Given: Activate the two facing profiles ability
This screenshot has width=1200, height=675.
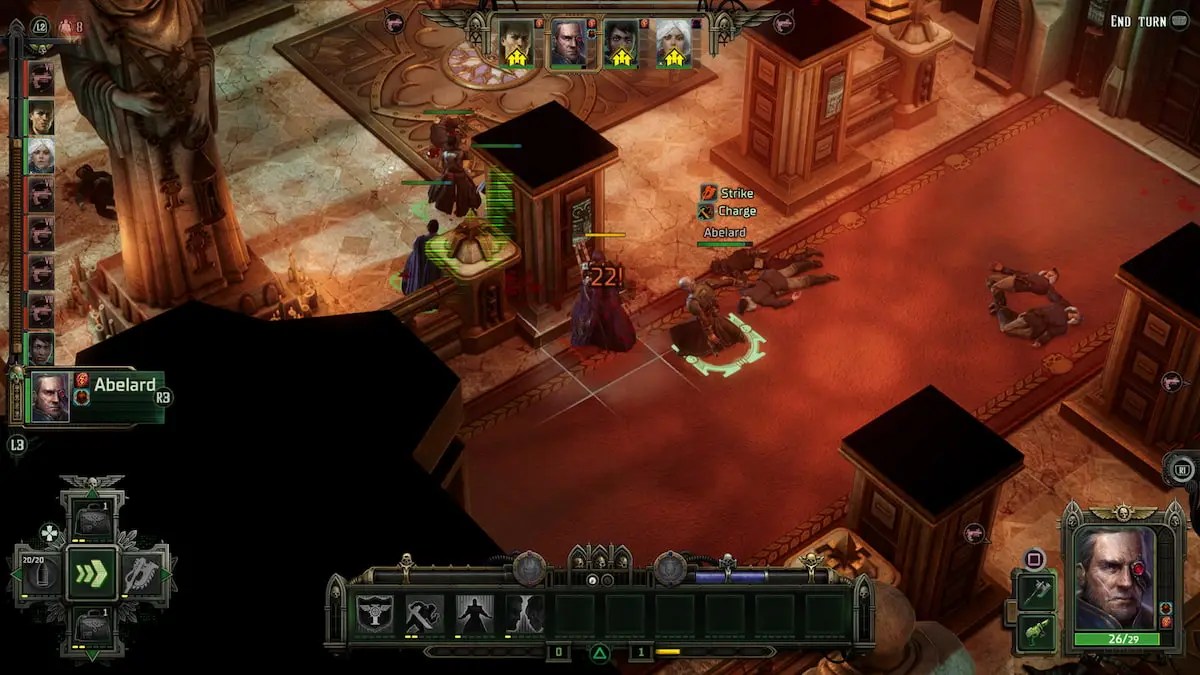Looking at the screenshot, I should tap(524, 613).
